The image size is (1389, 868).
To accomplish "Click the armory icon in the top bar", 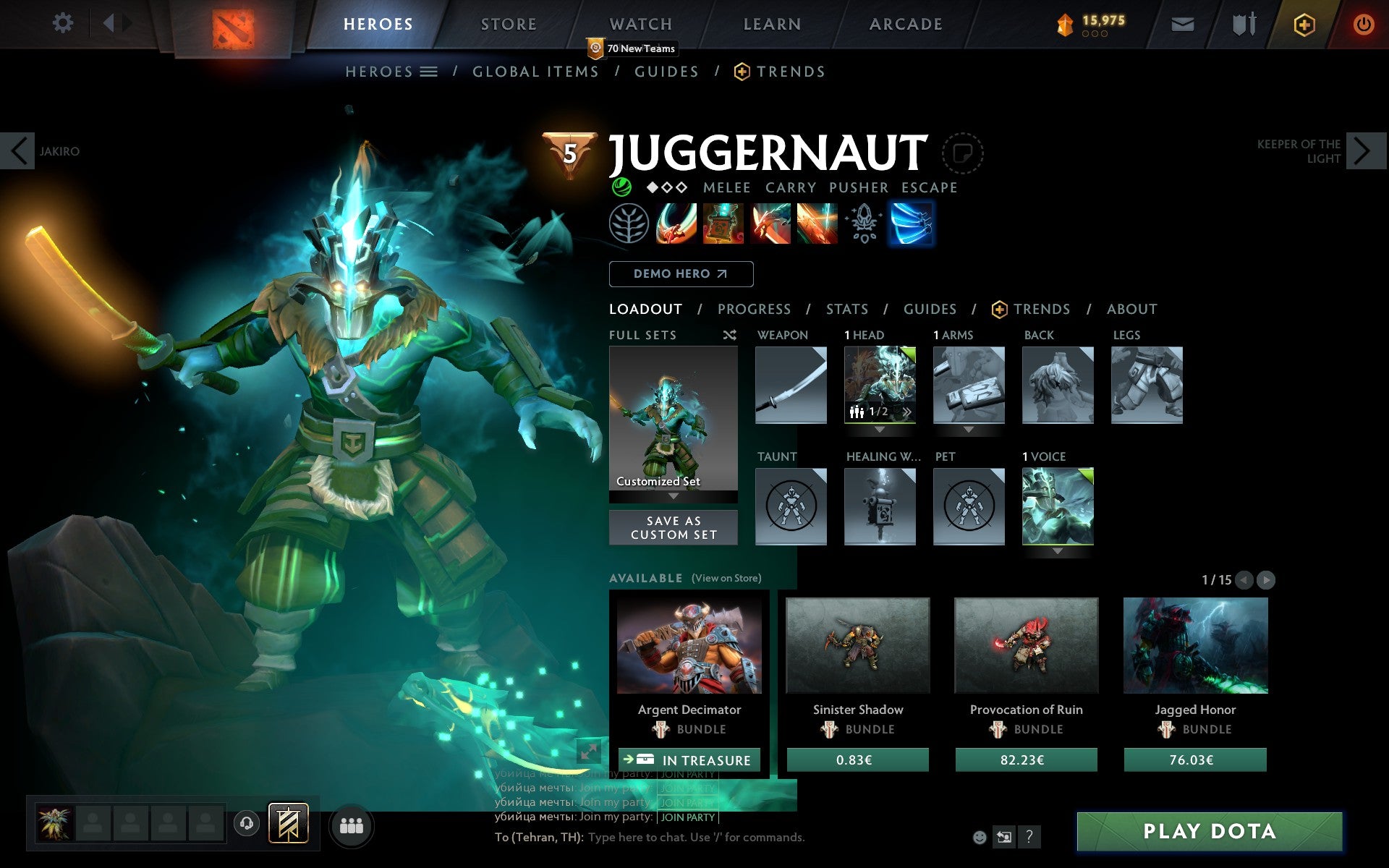I will pos(1243,24).
